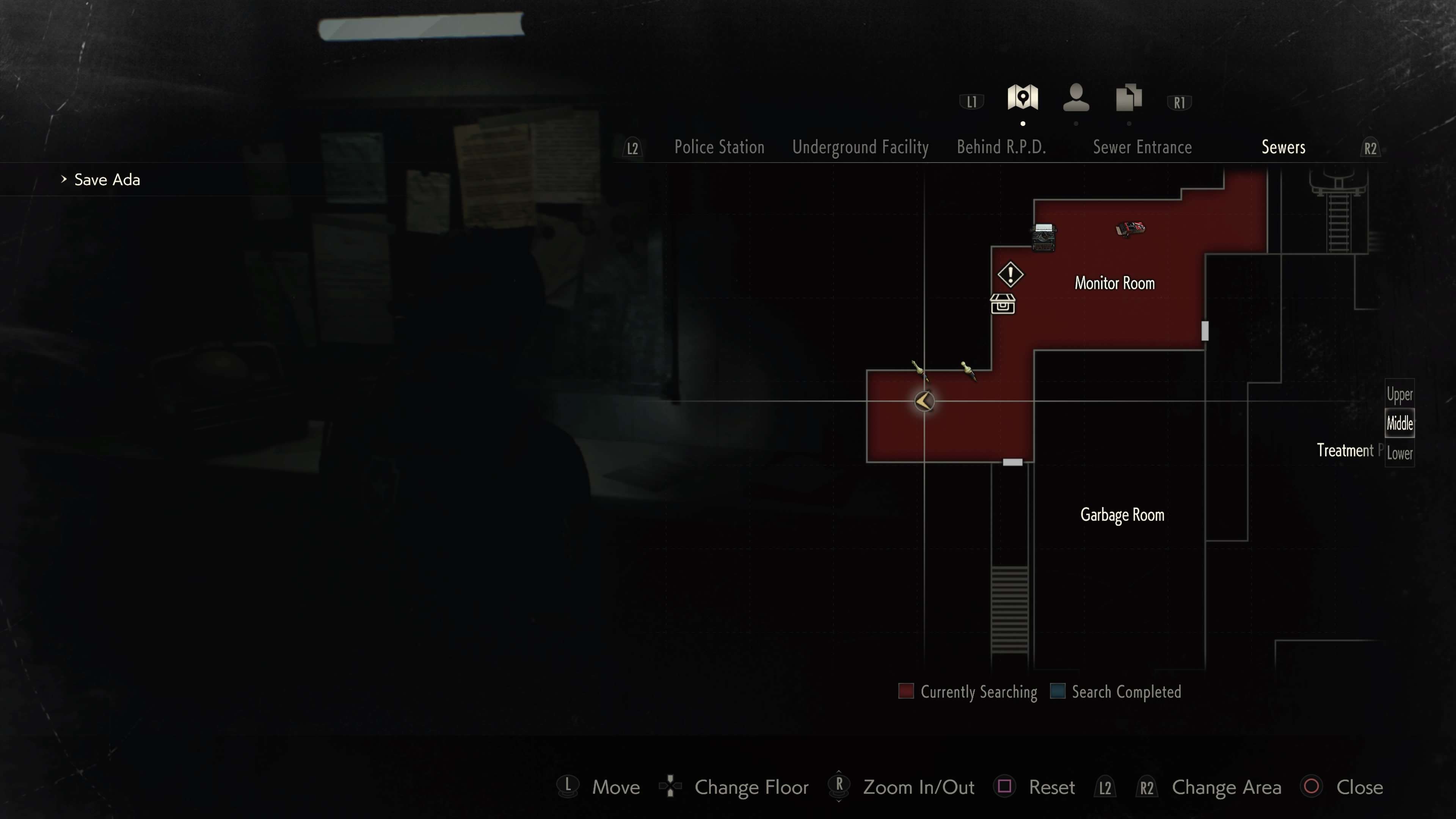Select the Behind R.P.D. area tab
Viewport: 1456px width, 819px height.
click(1001, 147)
